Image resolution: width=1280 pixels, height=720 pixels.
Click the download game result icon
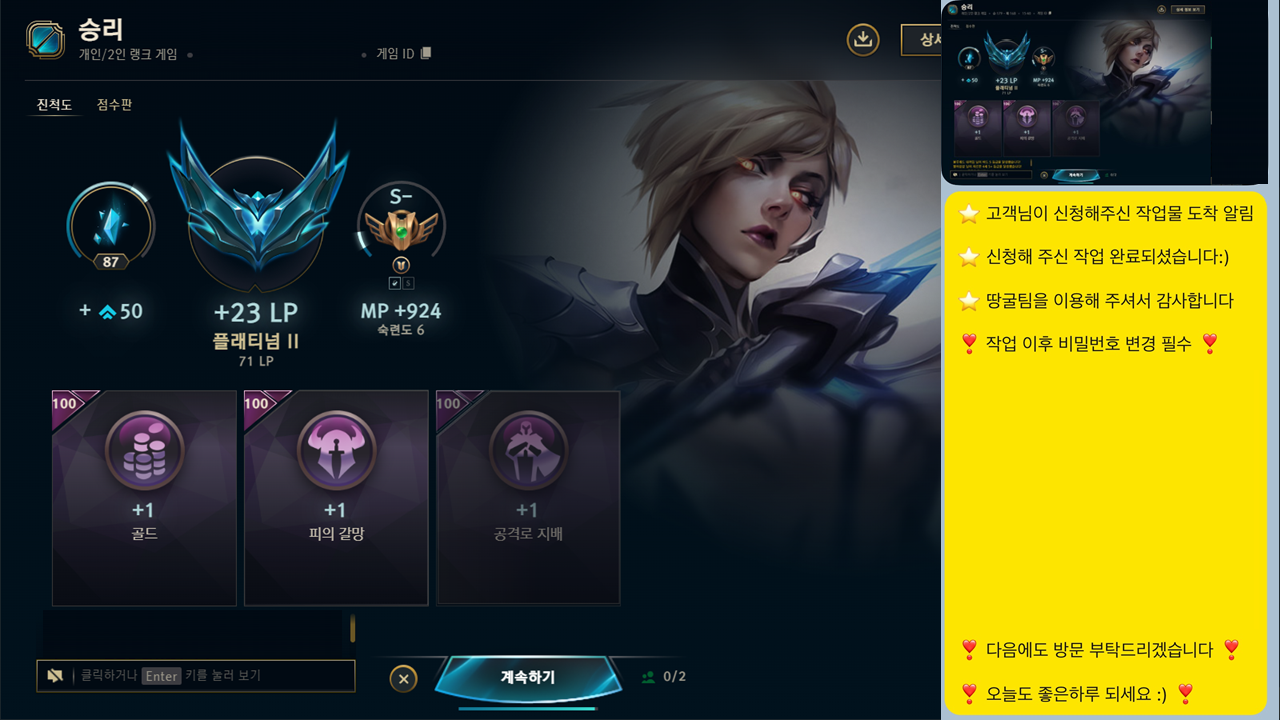tap(862, 42)
